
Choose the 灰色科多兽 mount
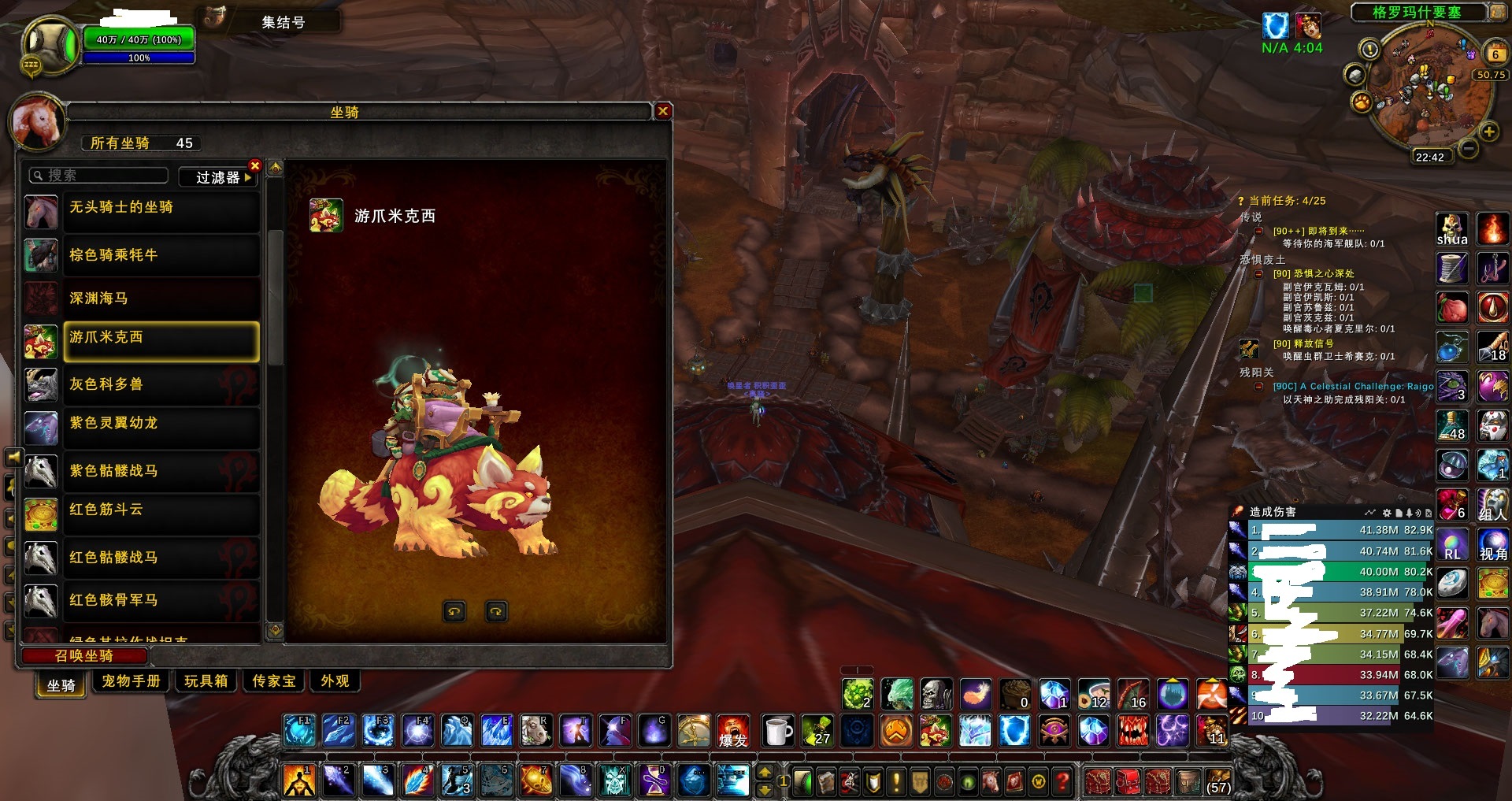(x=161, y=384)
